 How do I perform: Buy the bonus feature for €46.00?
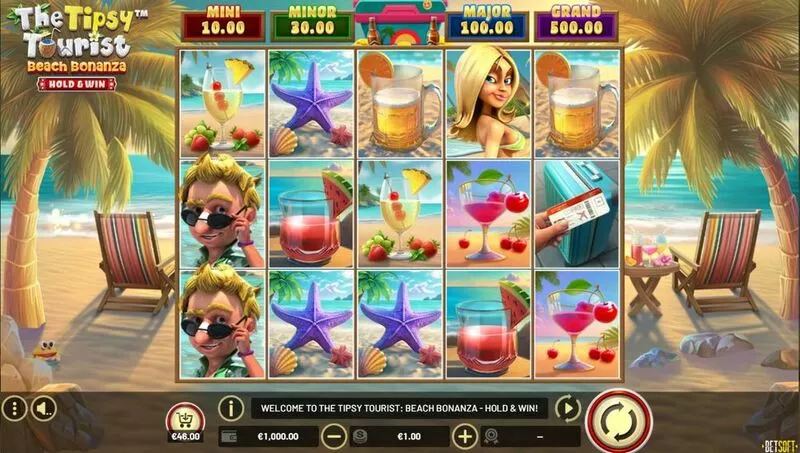click(x=187, y=422)
